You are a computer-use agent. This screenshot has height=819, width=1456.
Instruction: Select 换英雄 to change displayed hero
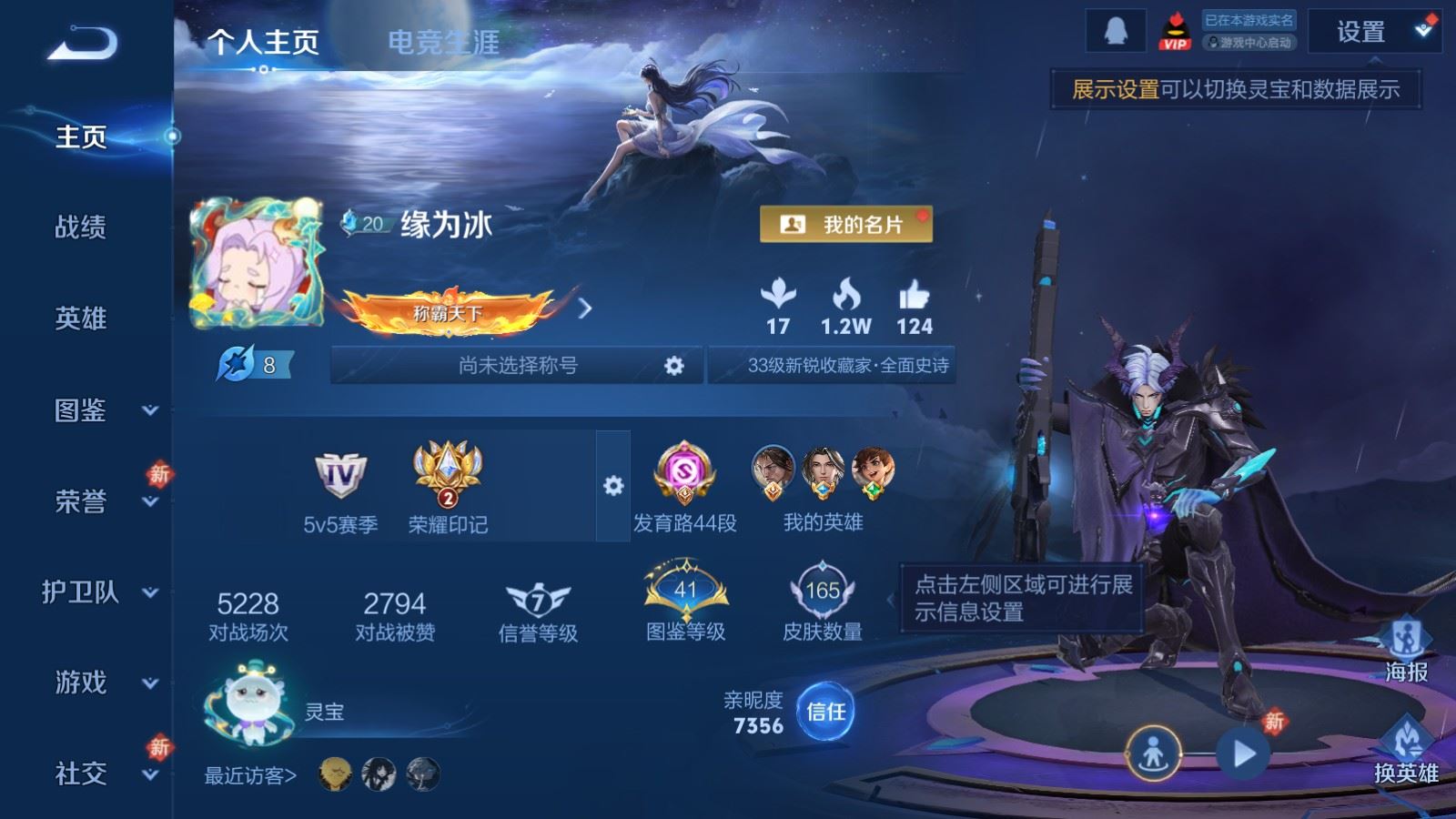pos(1406,753)
